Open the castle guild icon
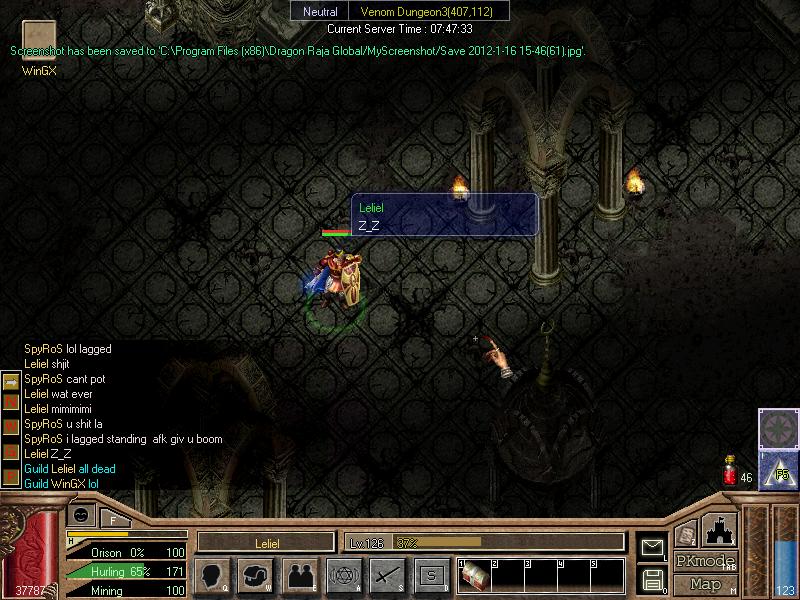Image resolution: width=800 pixels, height=600 pixels. [x=720, y=530]
